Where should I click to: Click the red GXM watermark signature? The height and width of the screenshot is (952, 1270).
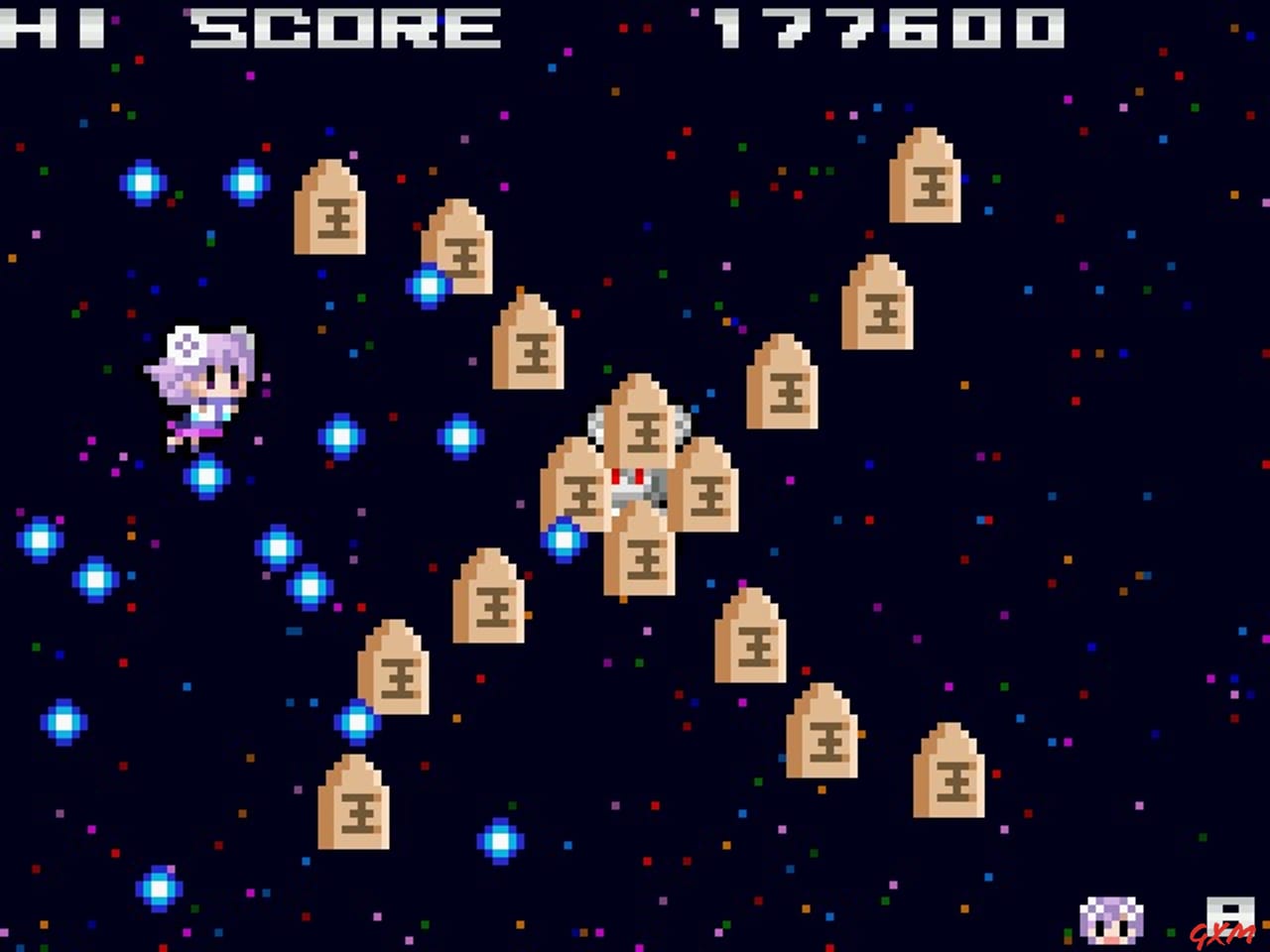click(x=1222, y=932)
